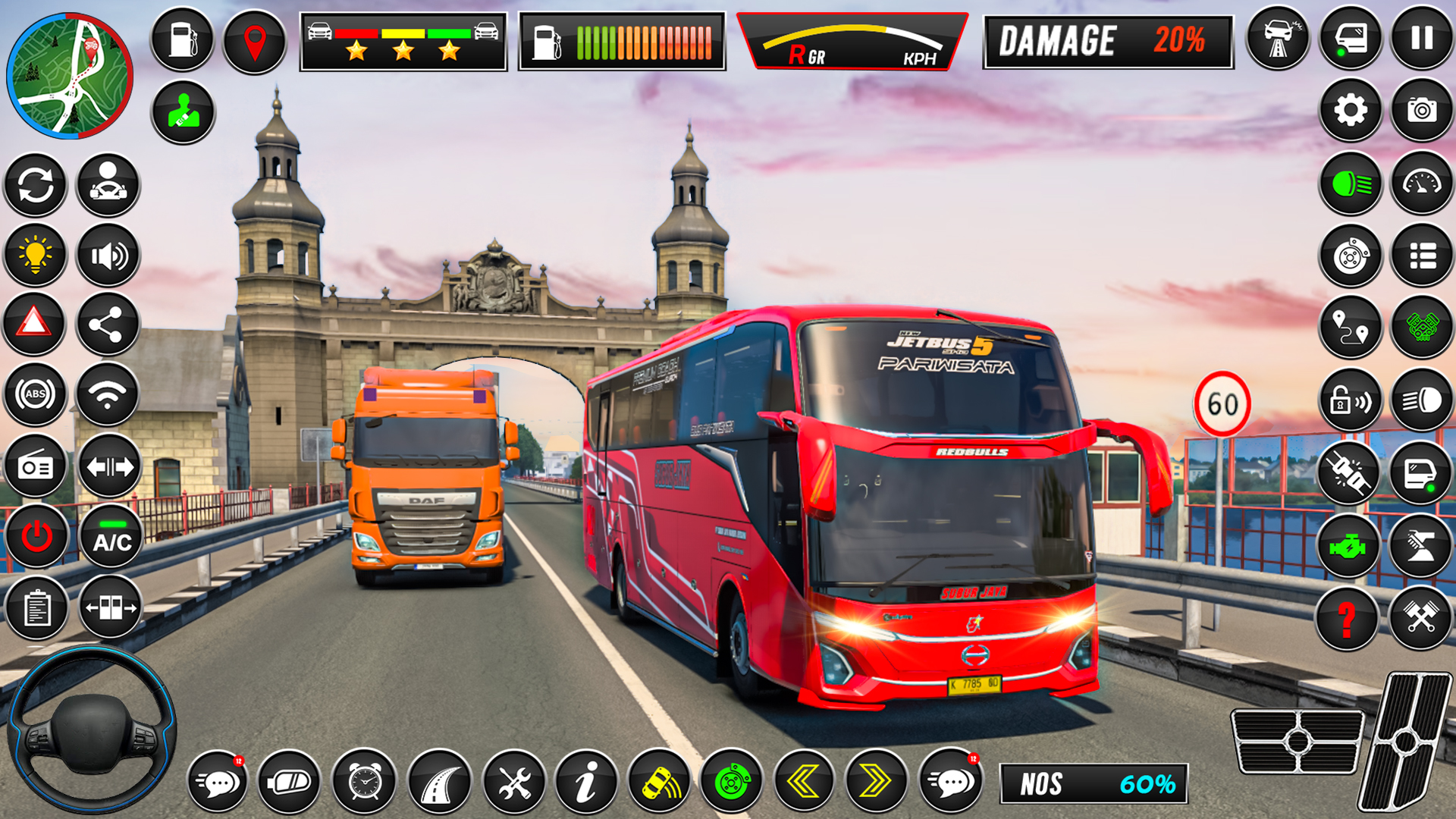Screen dimensions: 1456x819
Task: Open the information 'i' button
Action: (586, 781)
